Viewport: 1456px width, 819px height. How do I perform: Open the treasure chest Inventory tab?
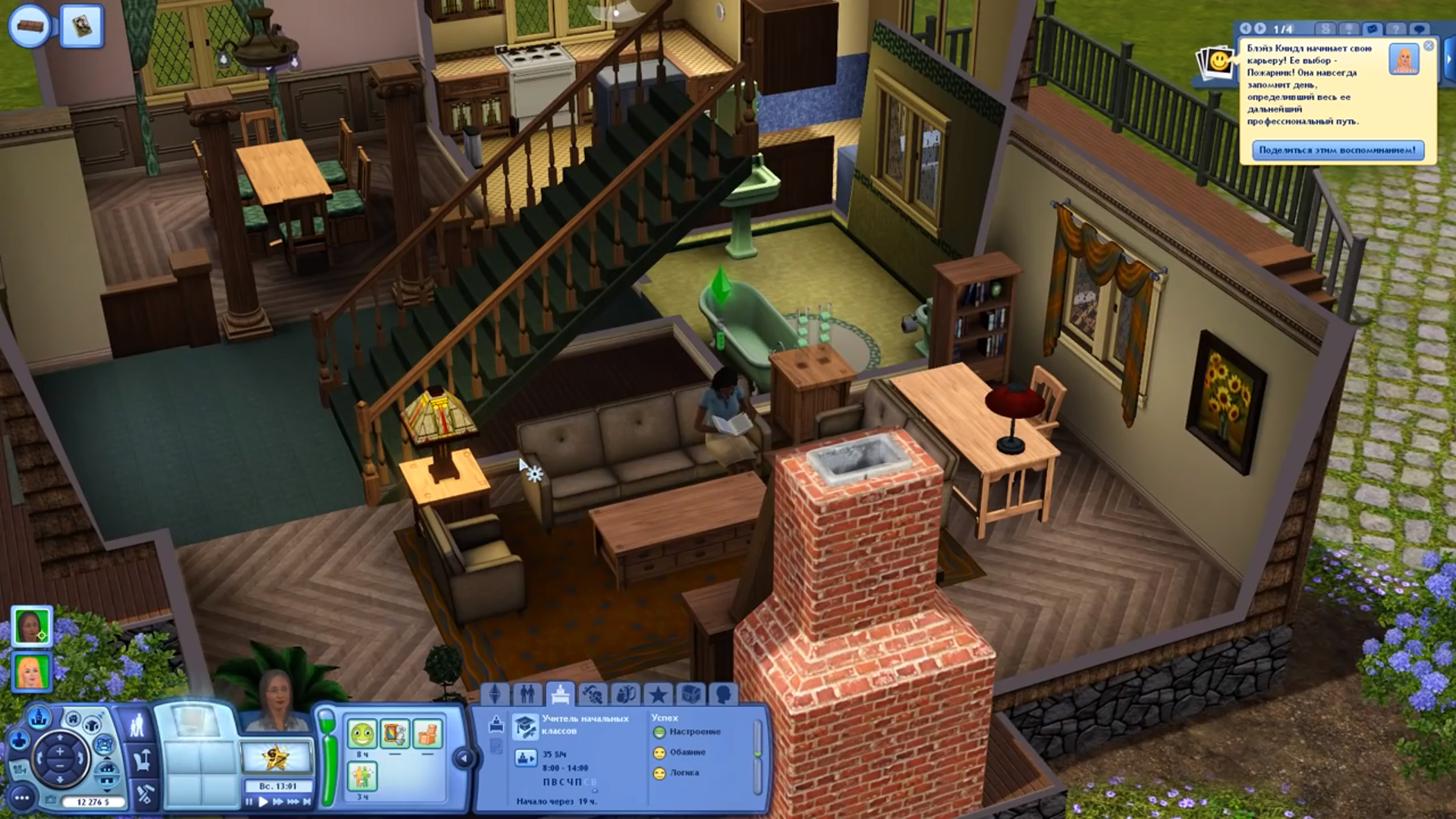(x=690, y=694)
